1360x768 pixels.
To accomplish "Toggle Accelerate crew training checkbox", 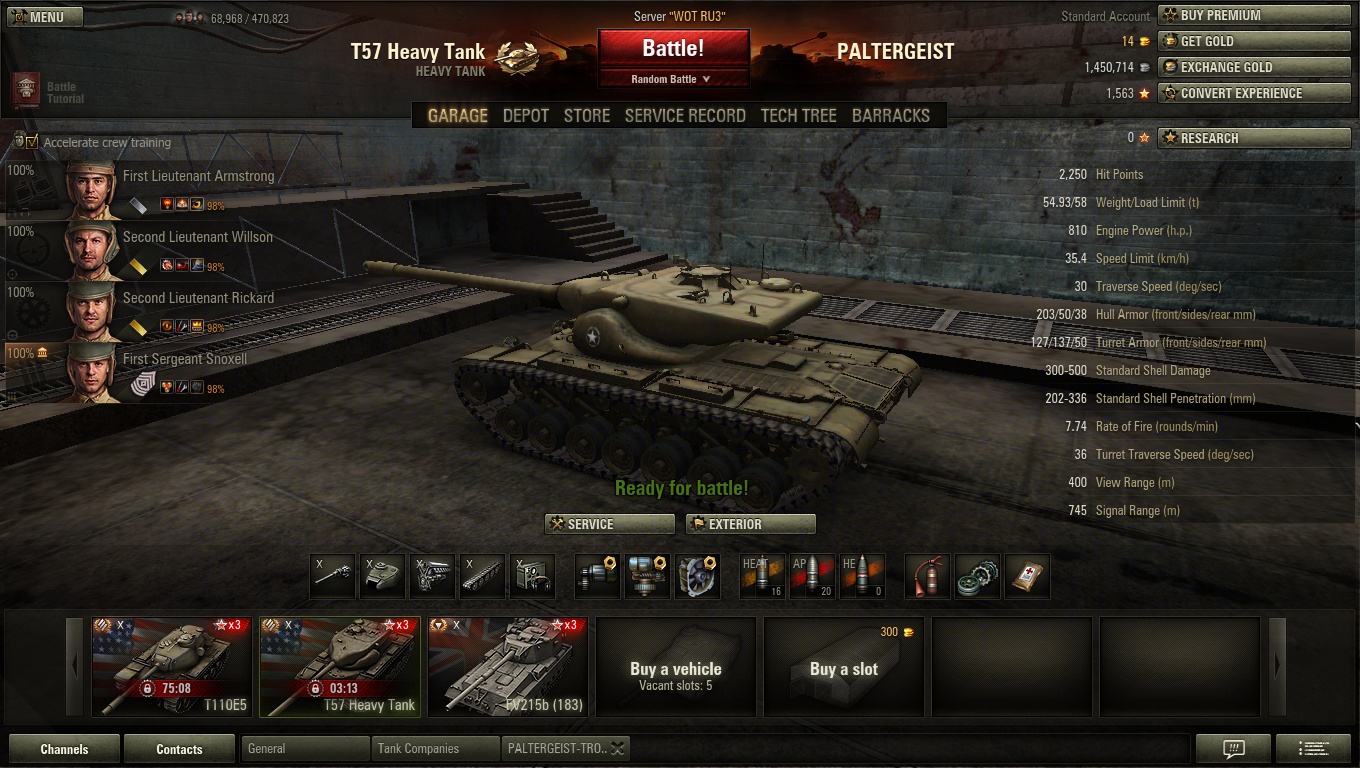I will pyautogui.click(x=32, y=142).
